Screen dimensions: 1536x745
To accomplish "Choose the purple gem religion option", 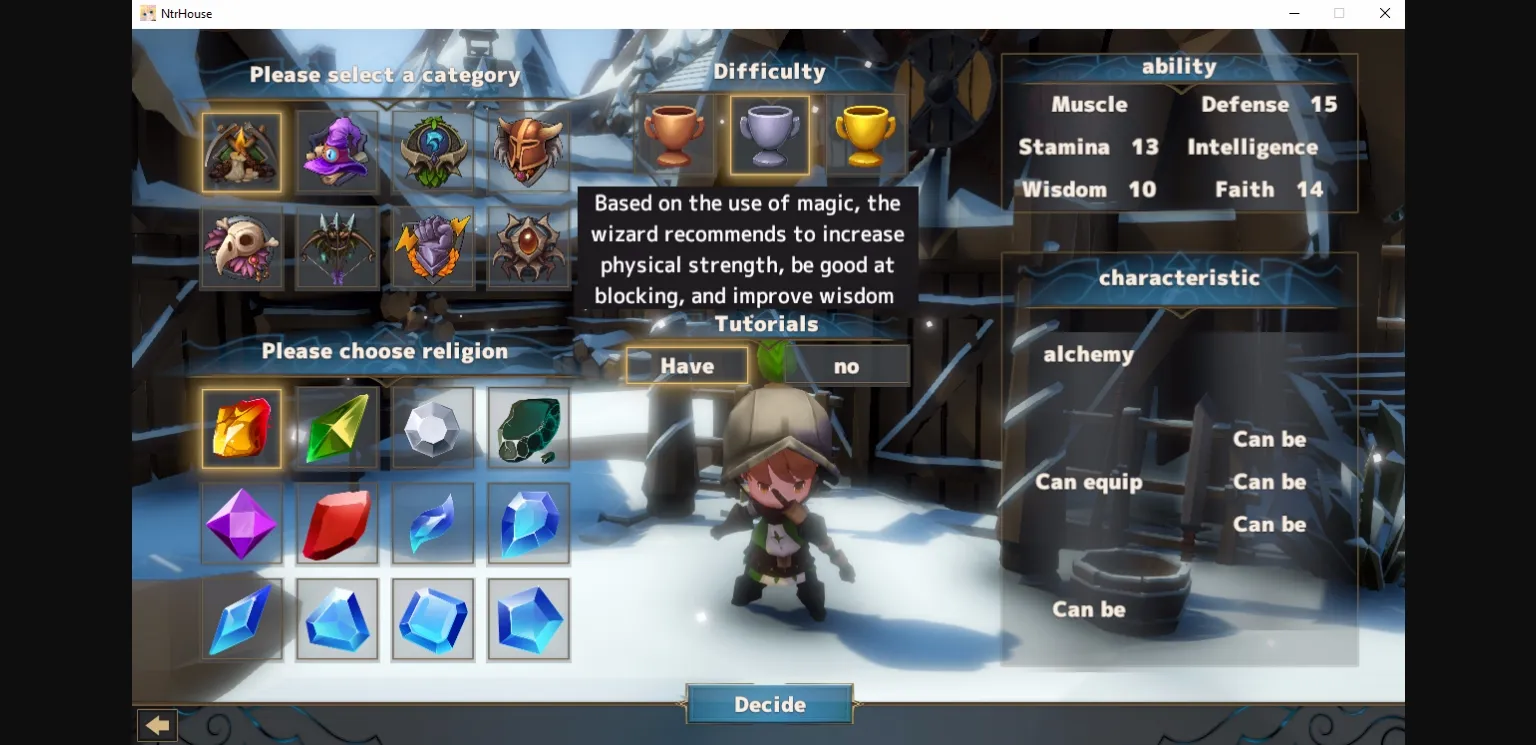I will click(241, 523).
